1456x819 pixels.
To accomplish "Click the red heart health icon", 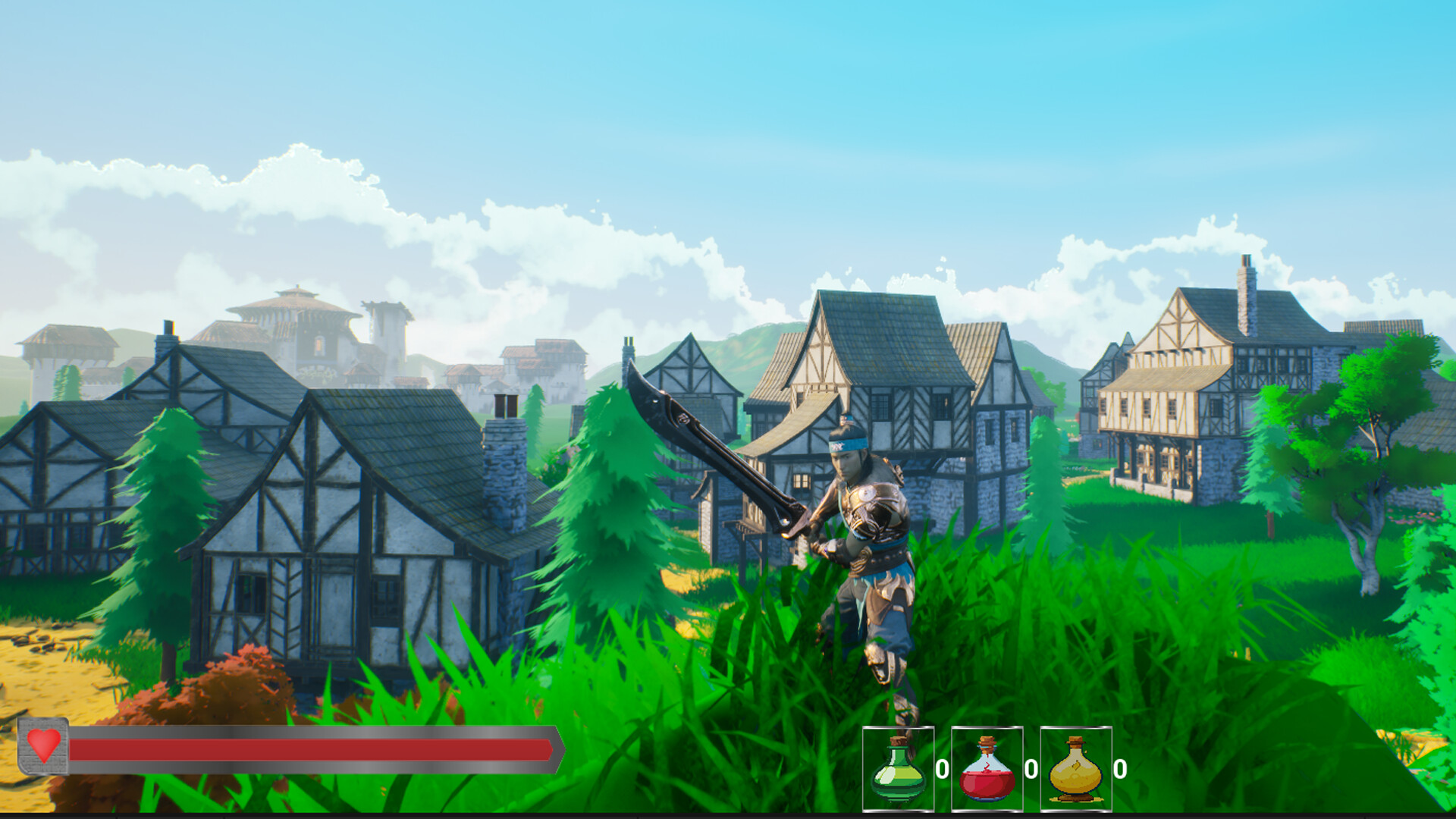I will pyautogui.click(x=44, y=745).
